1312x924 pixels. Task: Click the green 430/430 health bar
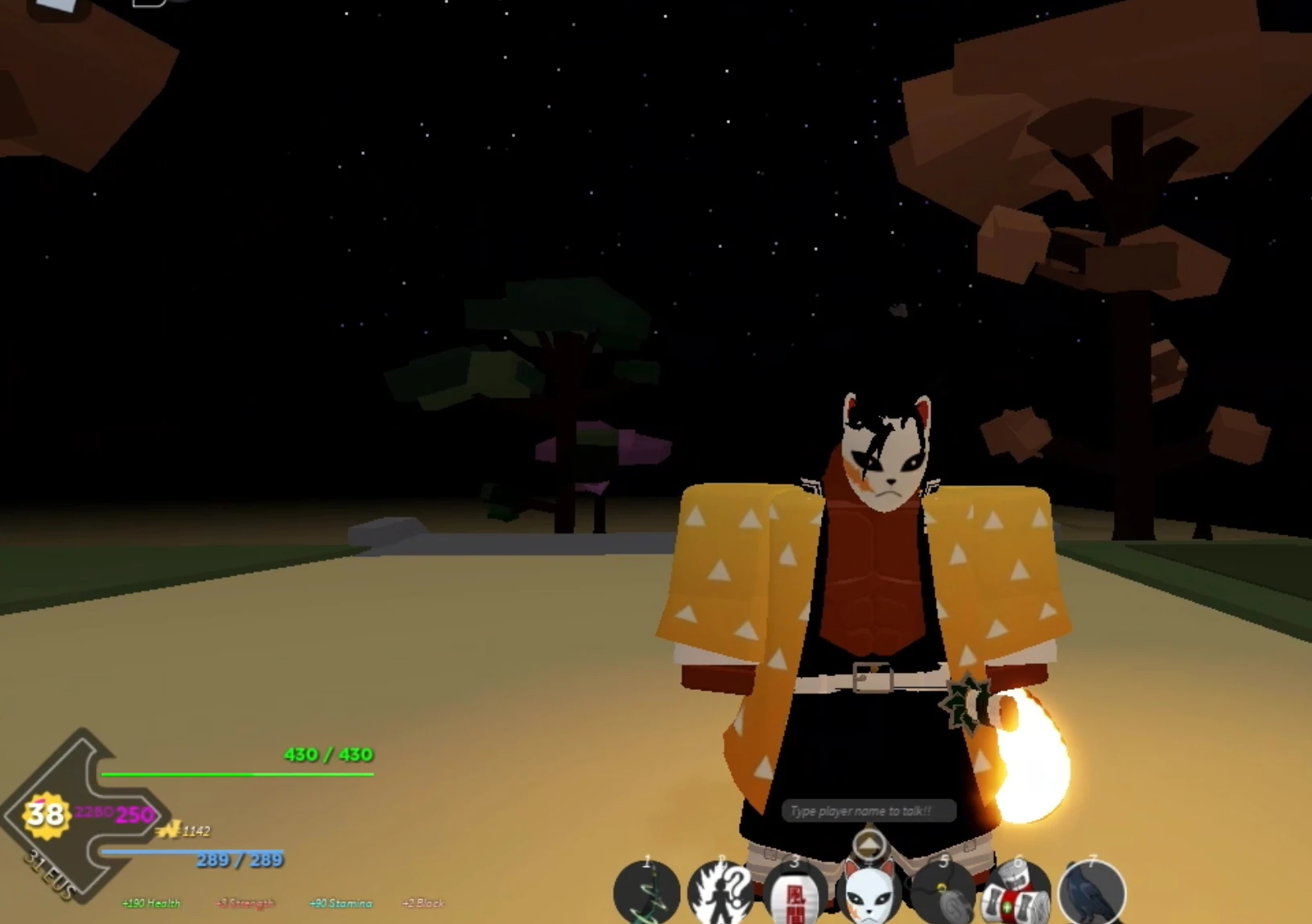237,774
